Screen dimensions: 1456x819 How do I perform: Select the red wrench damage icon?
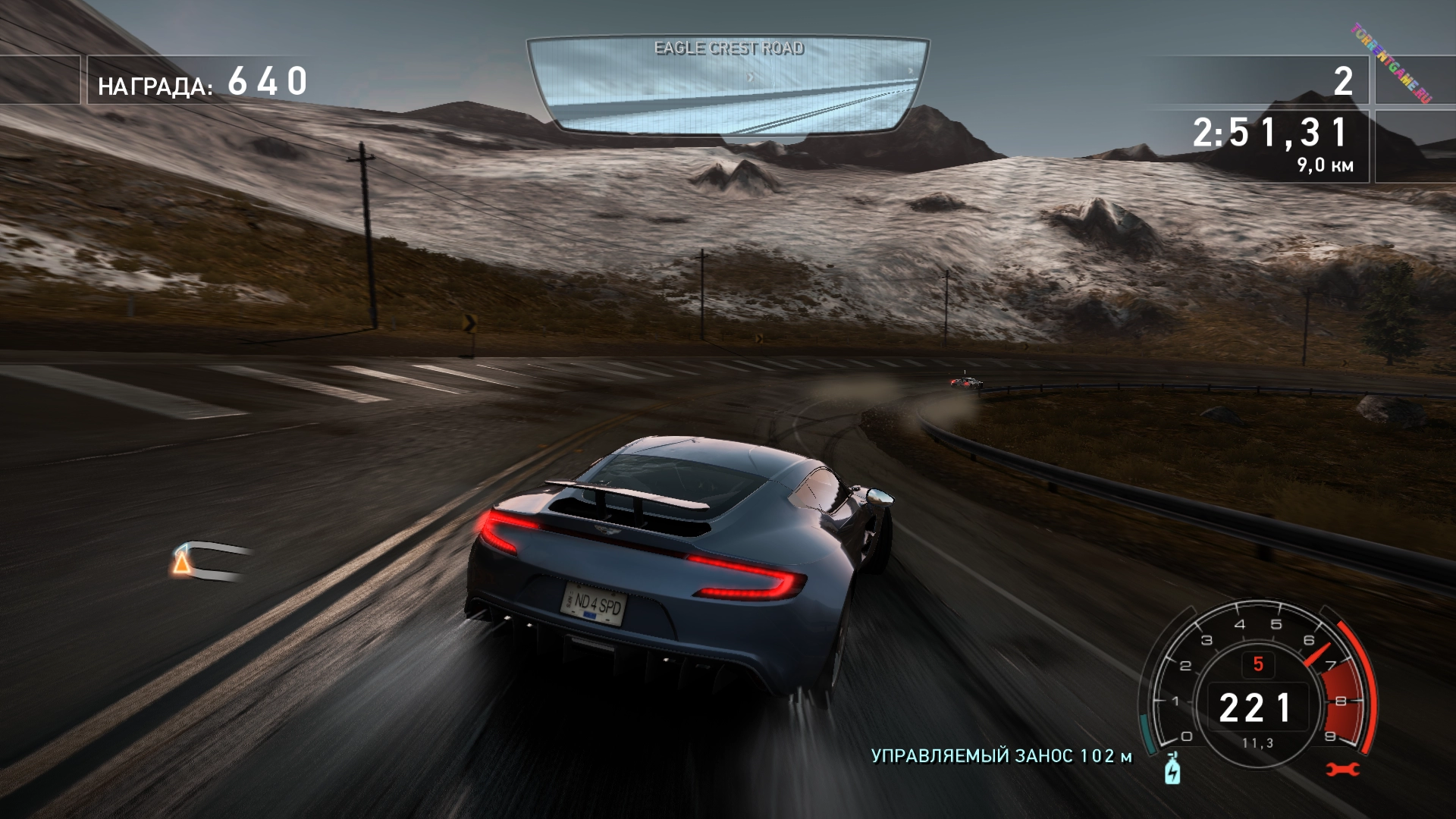[1343, 770]
